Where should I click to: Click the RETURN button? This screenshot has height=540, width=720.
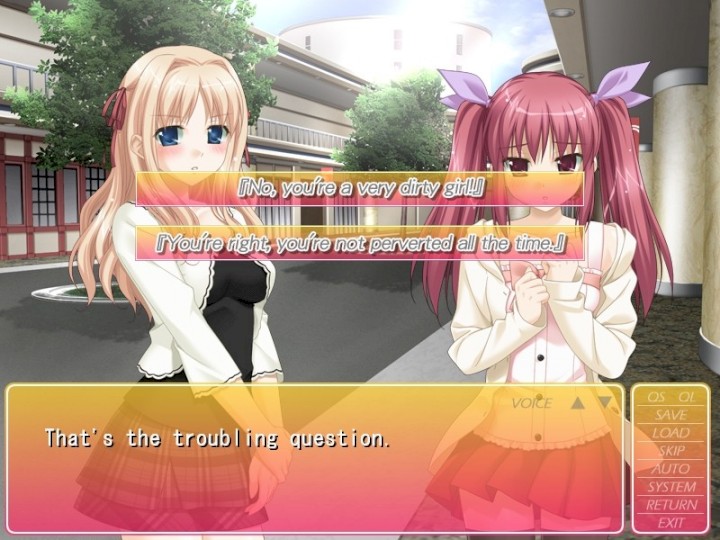pos(671,505)
